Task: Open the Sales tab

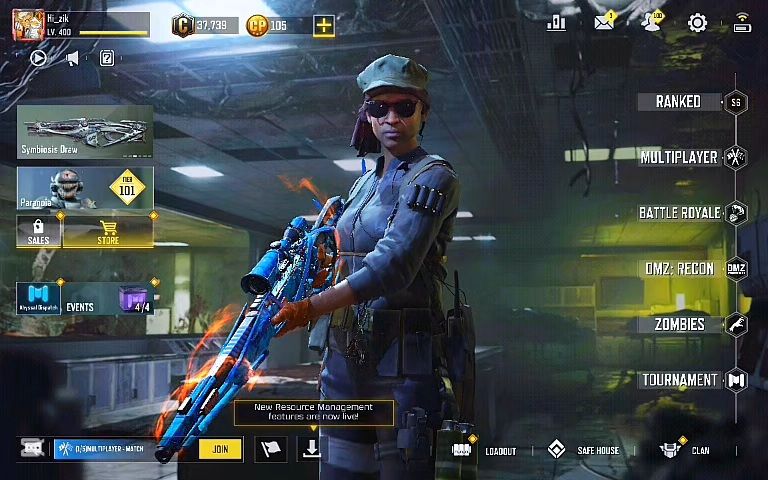Action: [39, 232]
